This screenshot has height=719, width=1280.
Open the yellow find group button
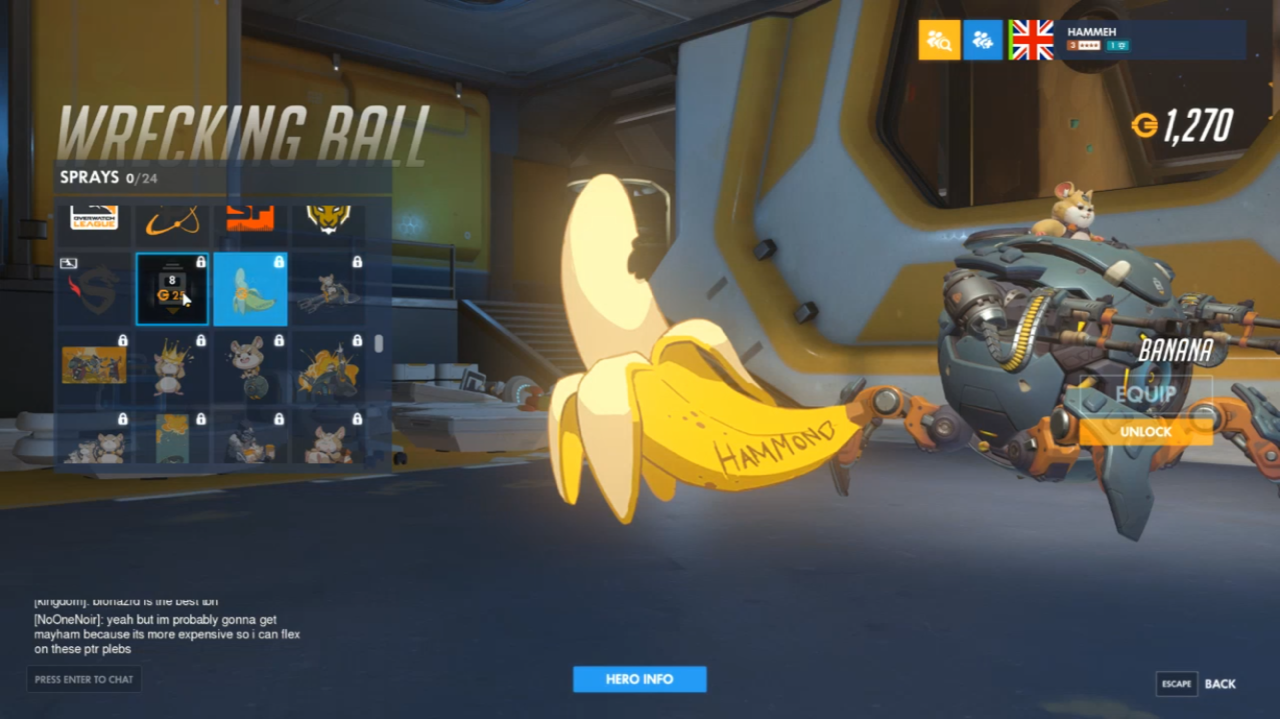pyautogui.click(x=939, y=40)
